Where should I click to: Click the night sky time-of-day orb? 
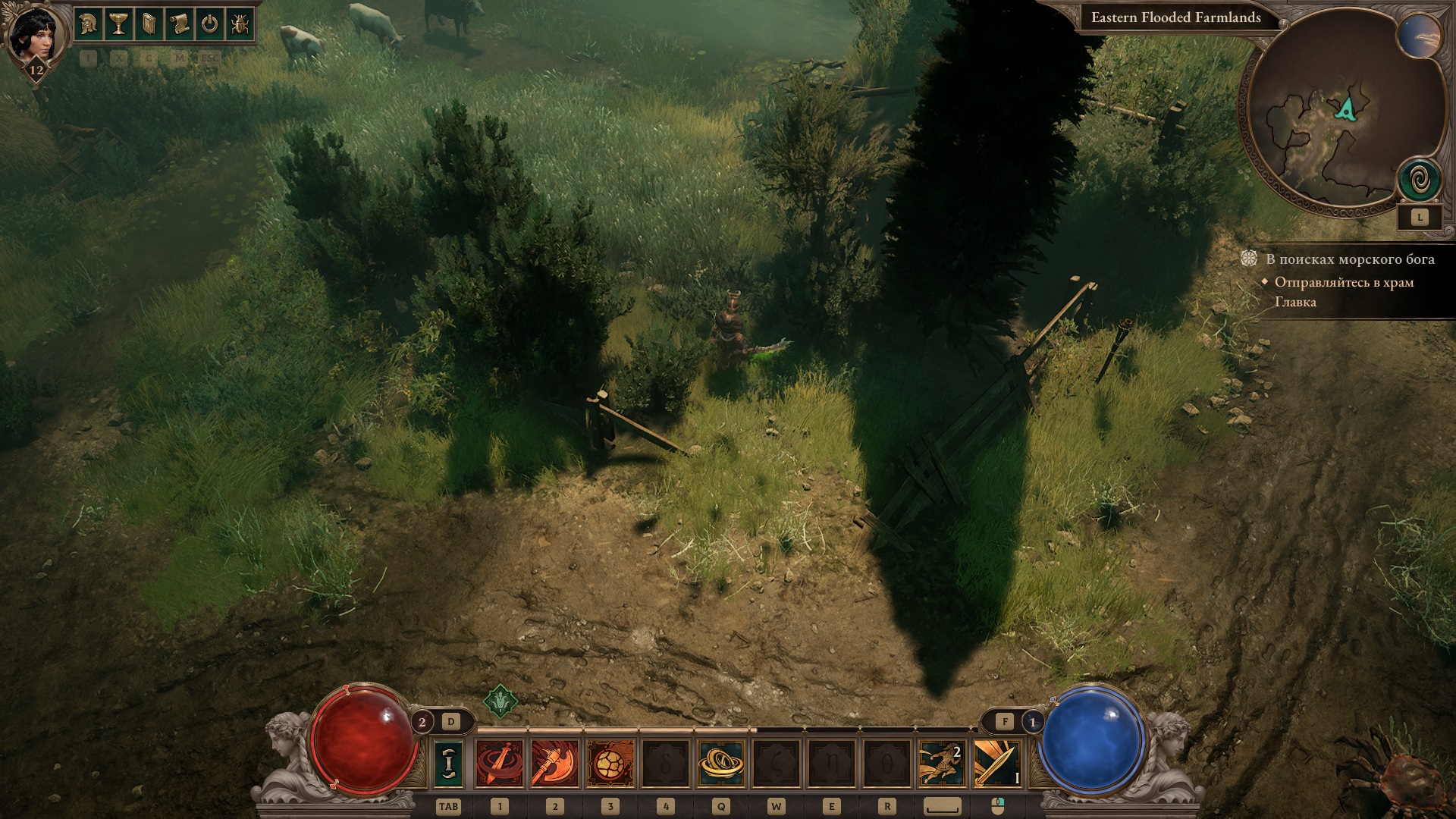click(x=1420, y=36)
